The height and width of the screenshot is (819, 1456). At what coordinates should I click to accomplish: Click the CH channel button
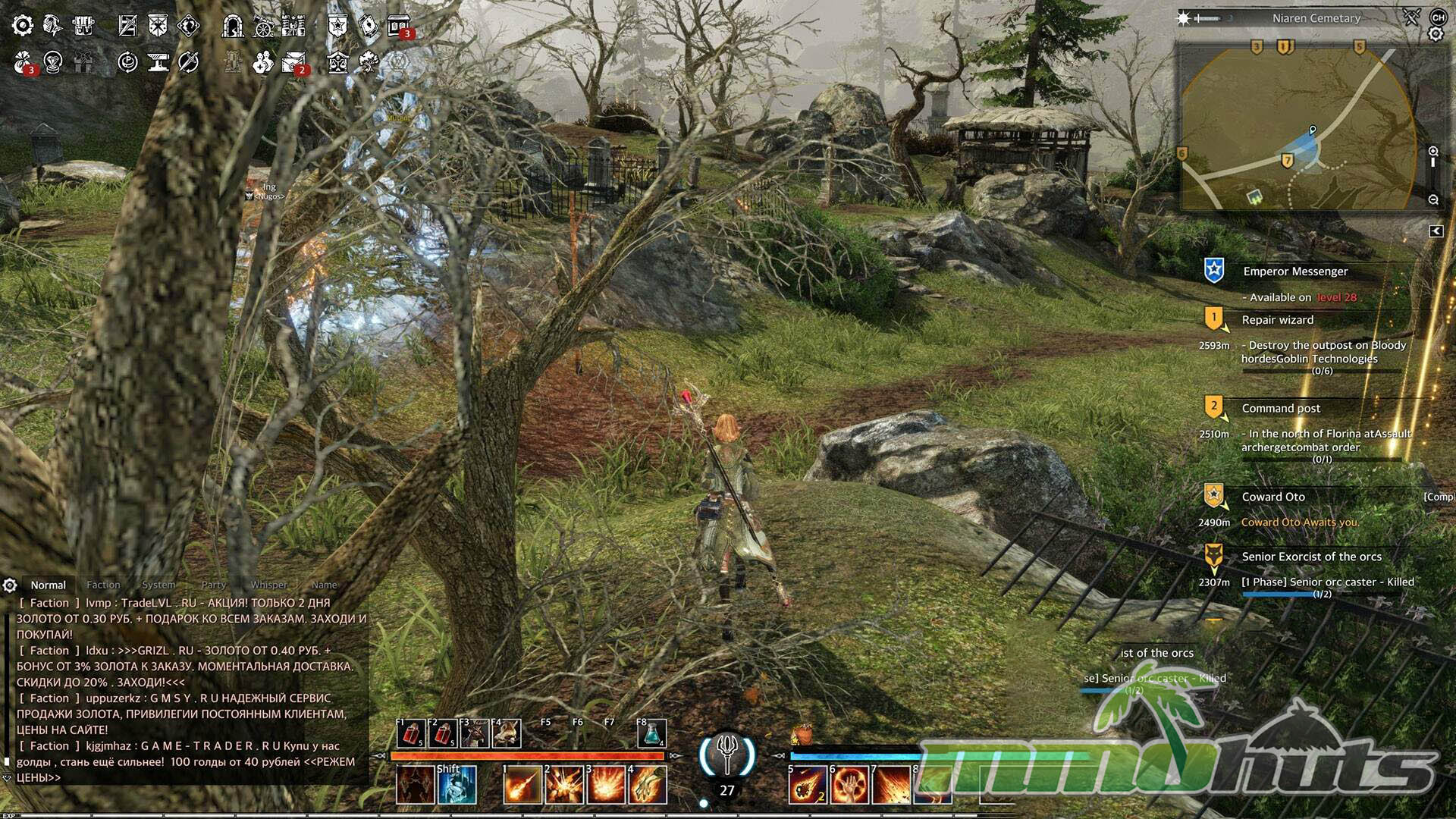1437,17
